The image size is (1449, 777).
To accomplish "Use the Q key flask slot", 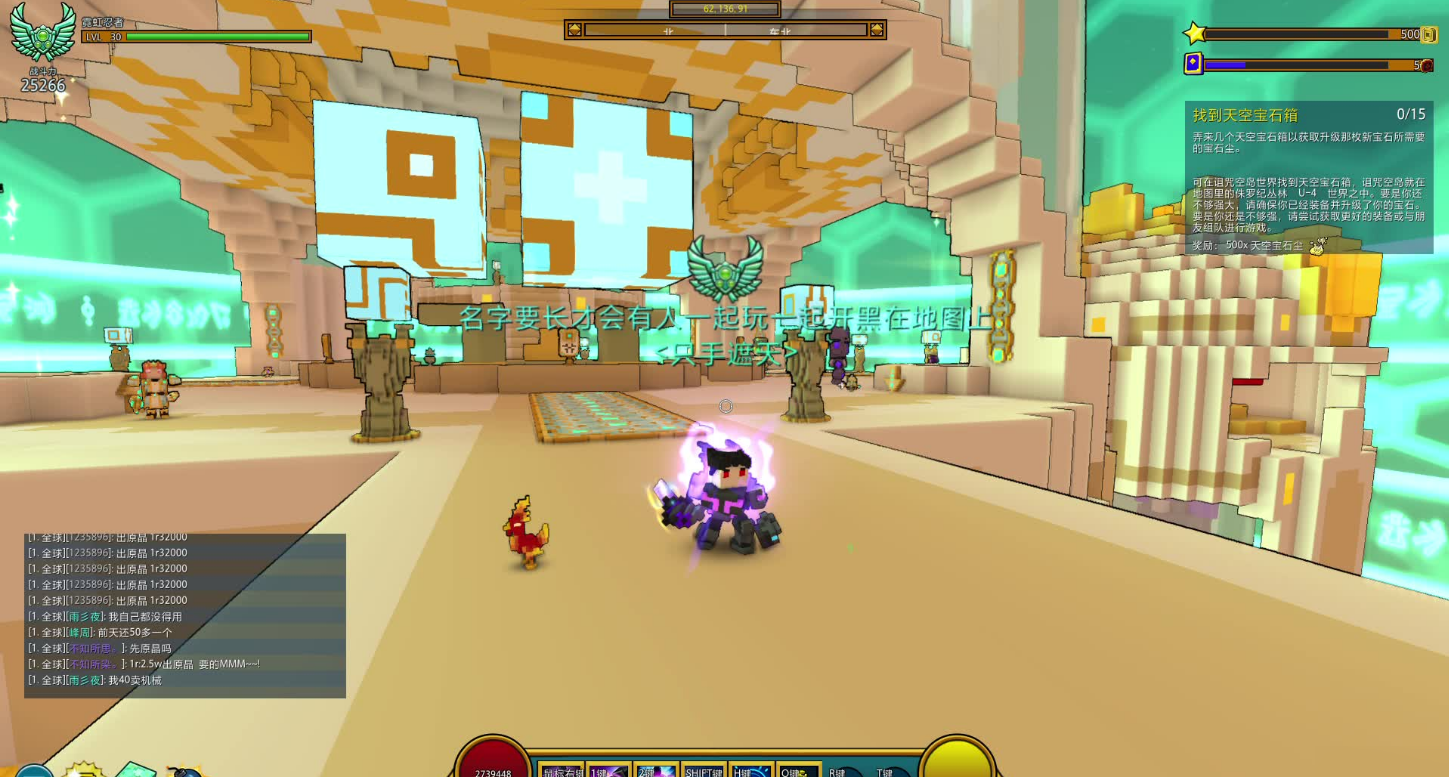I will pyautogui.click(x=799, y=771).
